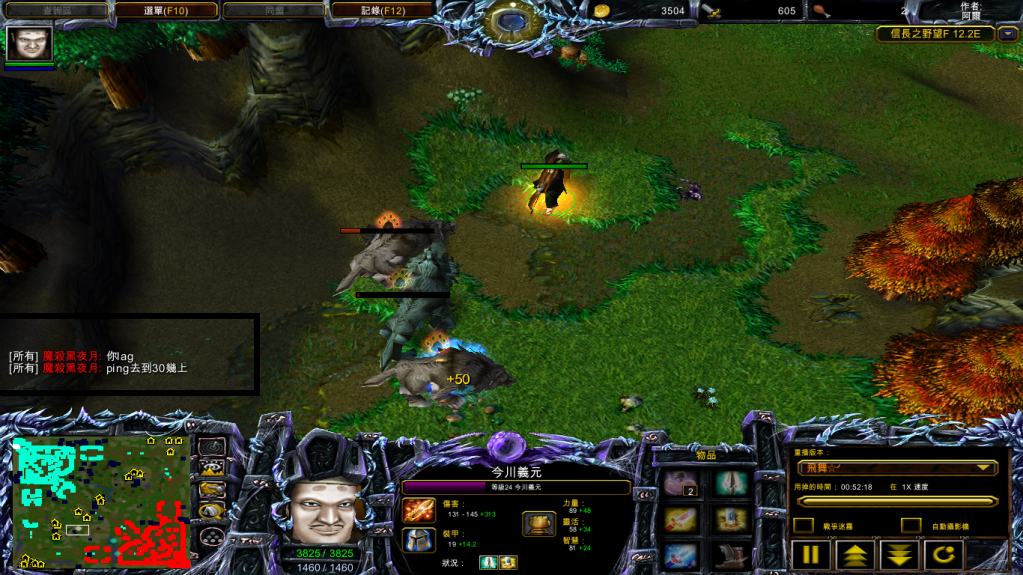The image size is (1023, 575).
Task: Collapse the 信長之野望 scoreboard arrow button
Action: tap(1007, 34)
